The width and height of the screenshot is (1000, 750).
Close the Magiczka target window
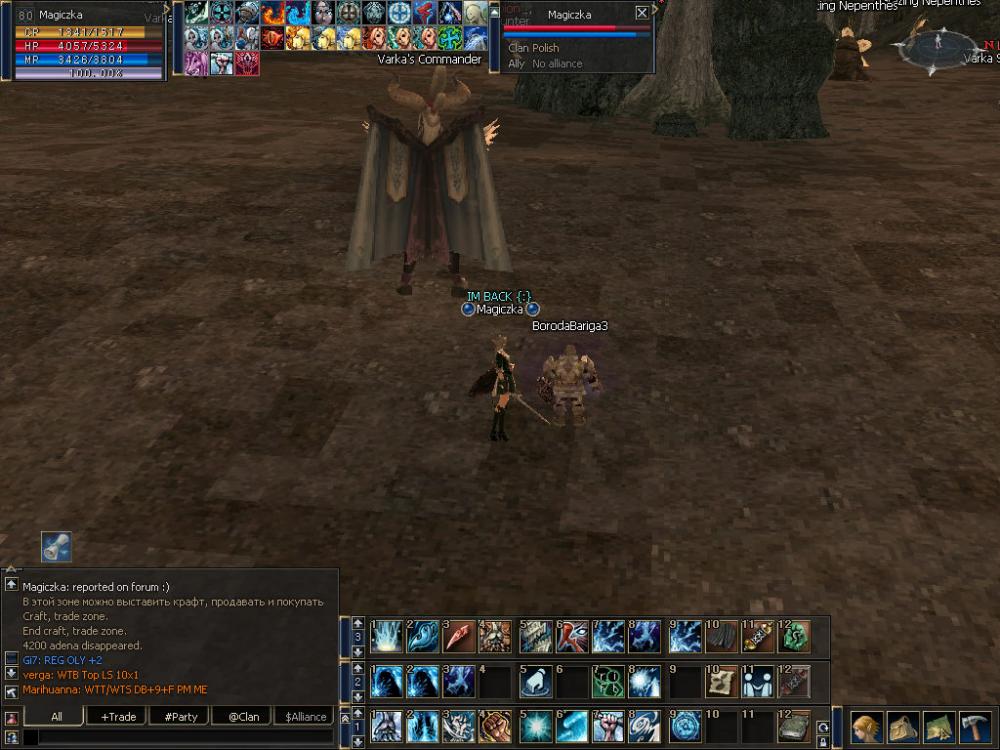642,14
